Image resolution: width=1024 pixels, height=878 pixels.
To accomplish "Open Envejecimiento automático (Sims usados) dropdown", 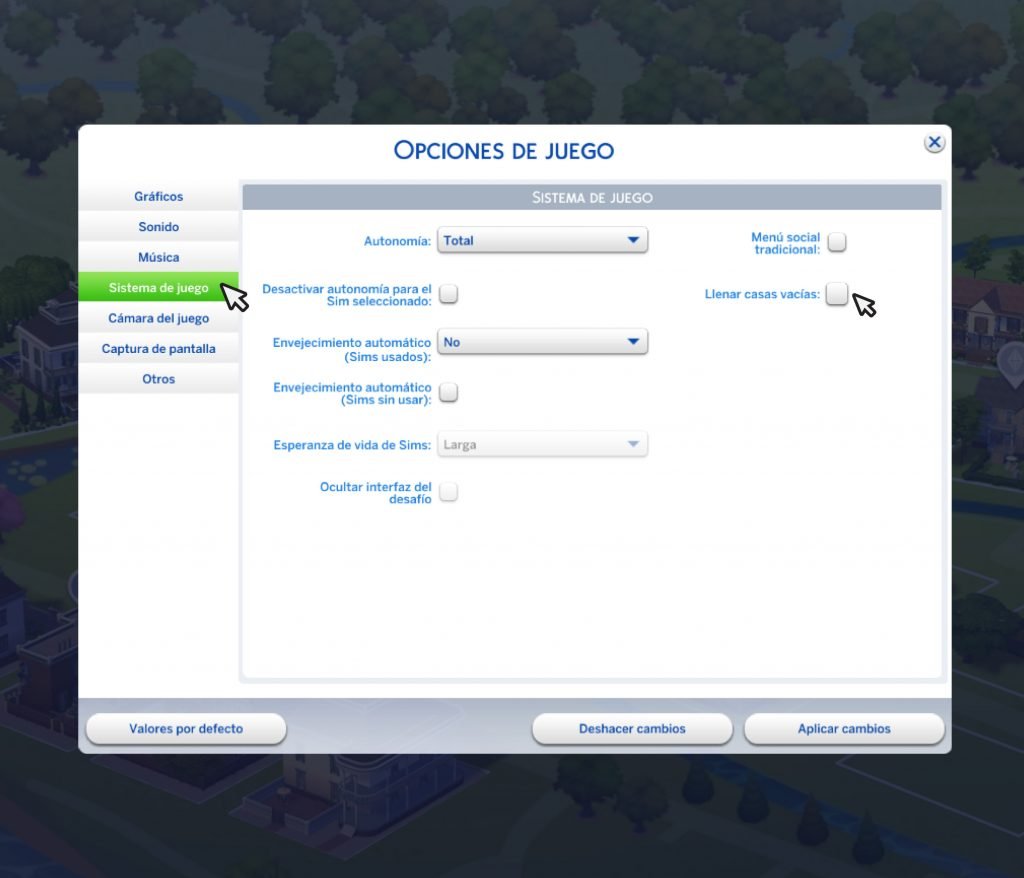I will (x=543, y=342).
